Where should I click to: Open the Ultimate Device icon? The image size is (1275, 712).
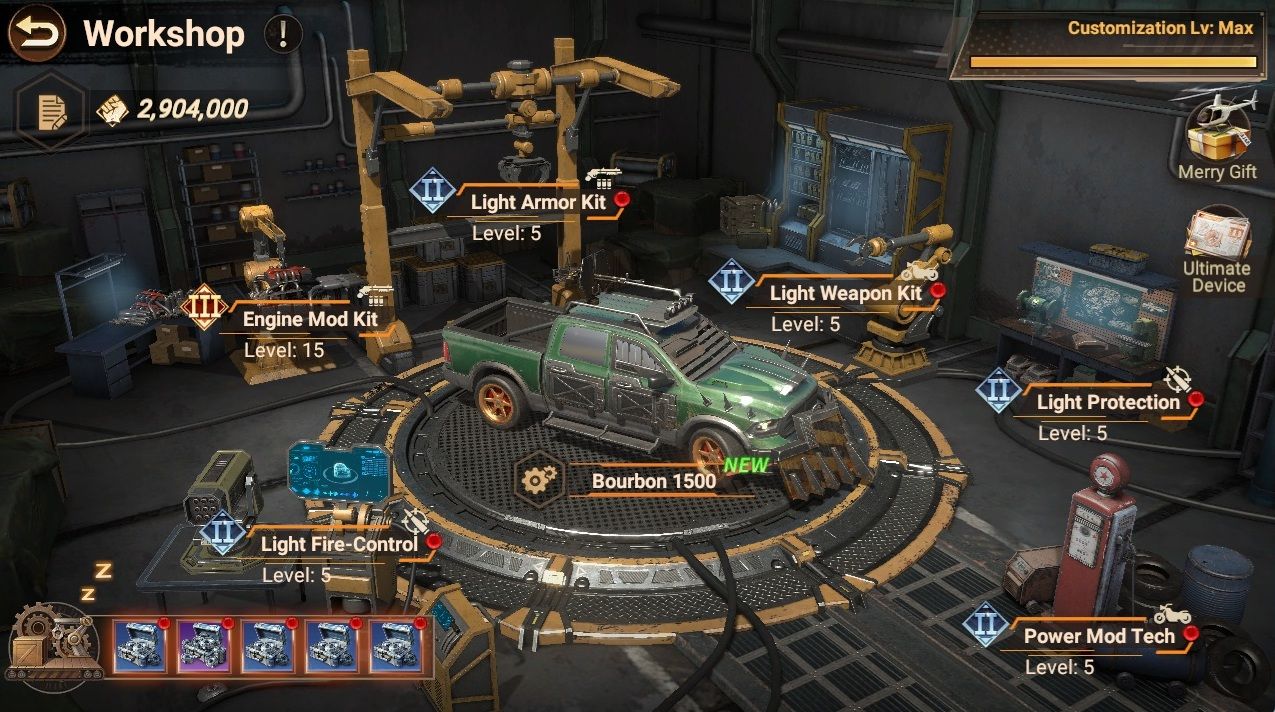point(1216,250)
